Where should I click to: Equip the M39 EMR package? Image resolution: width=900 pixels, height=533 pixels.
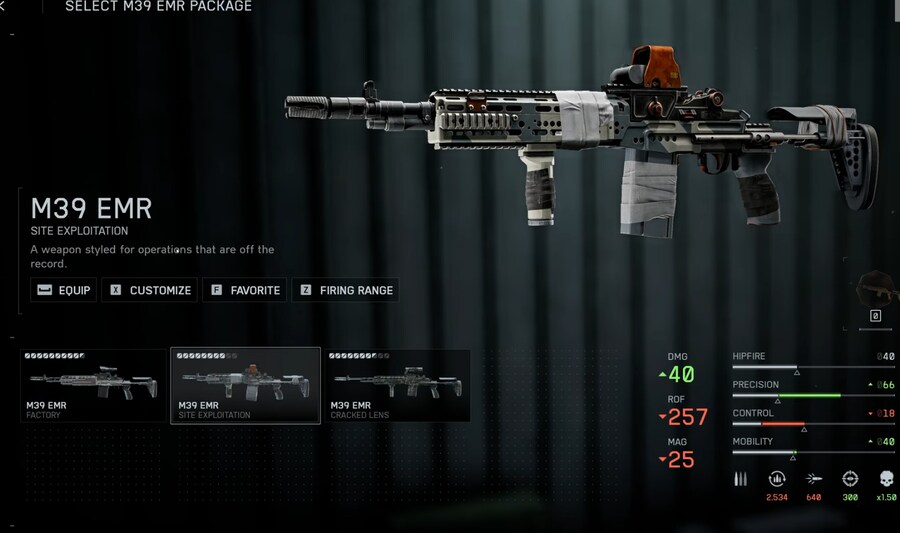[64, 290]
